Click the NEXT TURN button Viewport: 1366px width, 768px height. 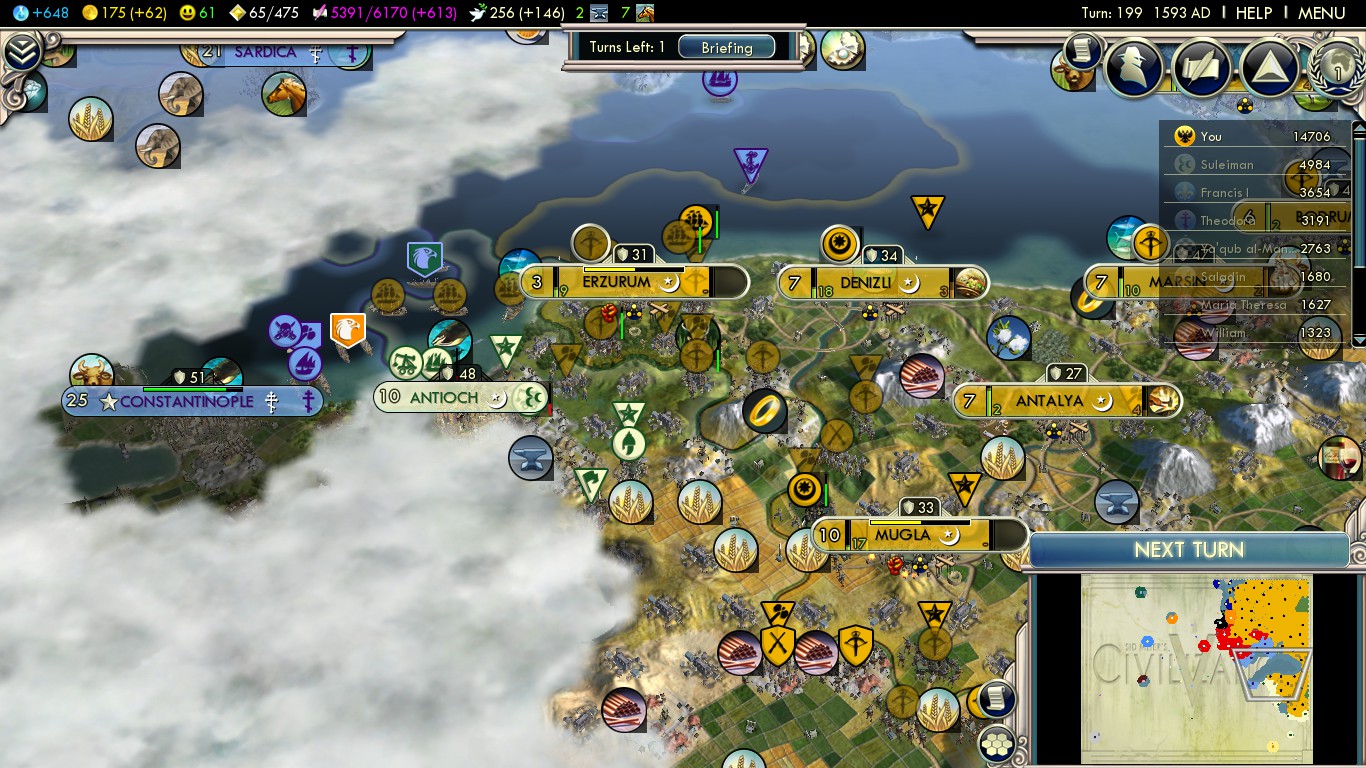(1189, 550)
